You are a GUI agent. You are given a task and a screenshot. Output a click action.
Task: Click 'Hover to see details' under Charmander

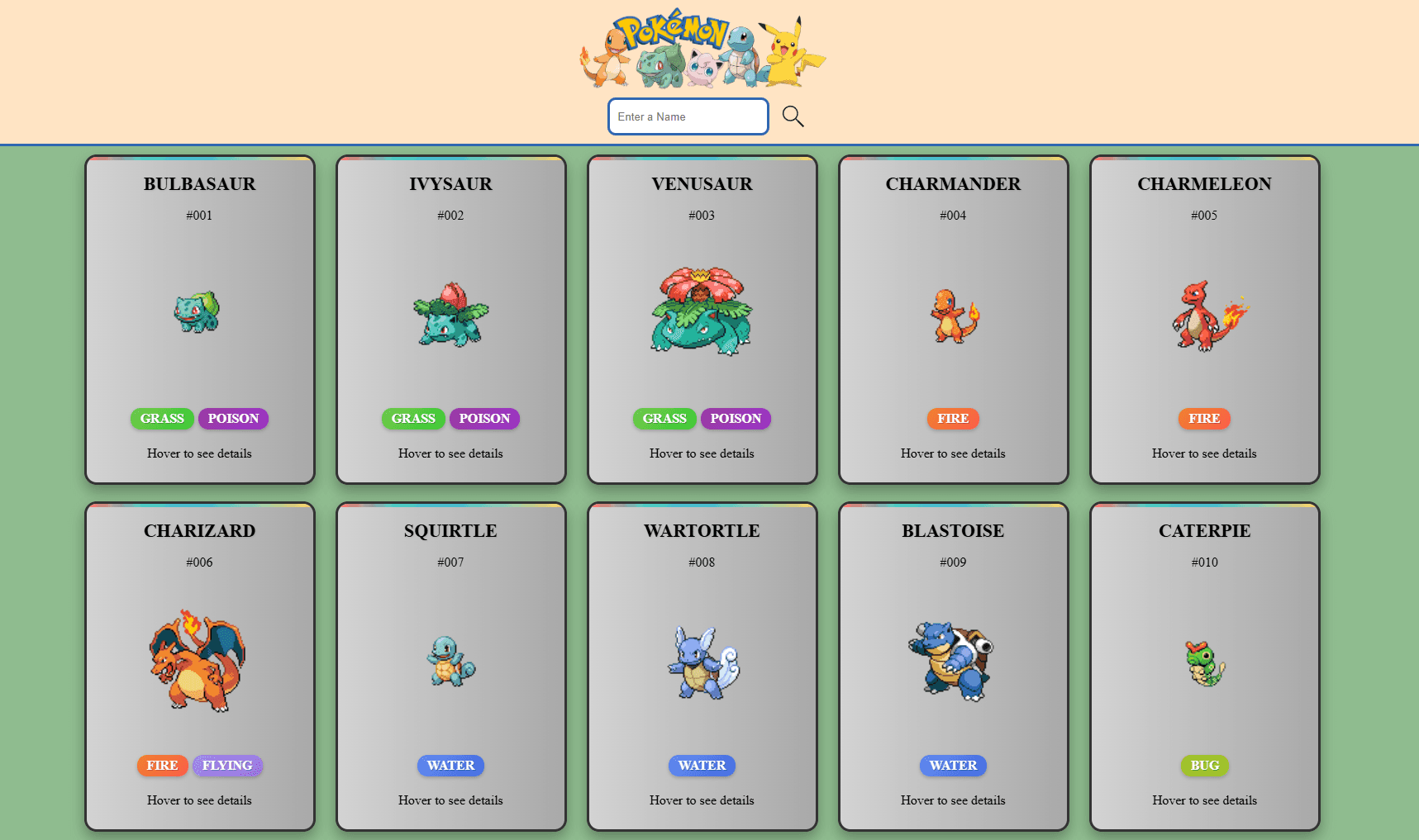coord(953,453)
